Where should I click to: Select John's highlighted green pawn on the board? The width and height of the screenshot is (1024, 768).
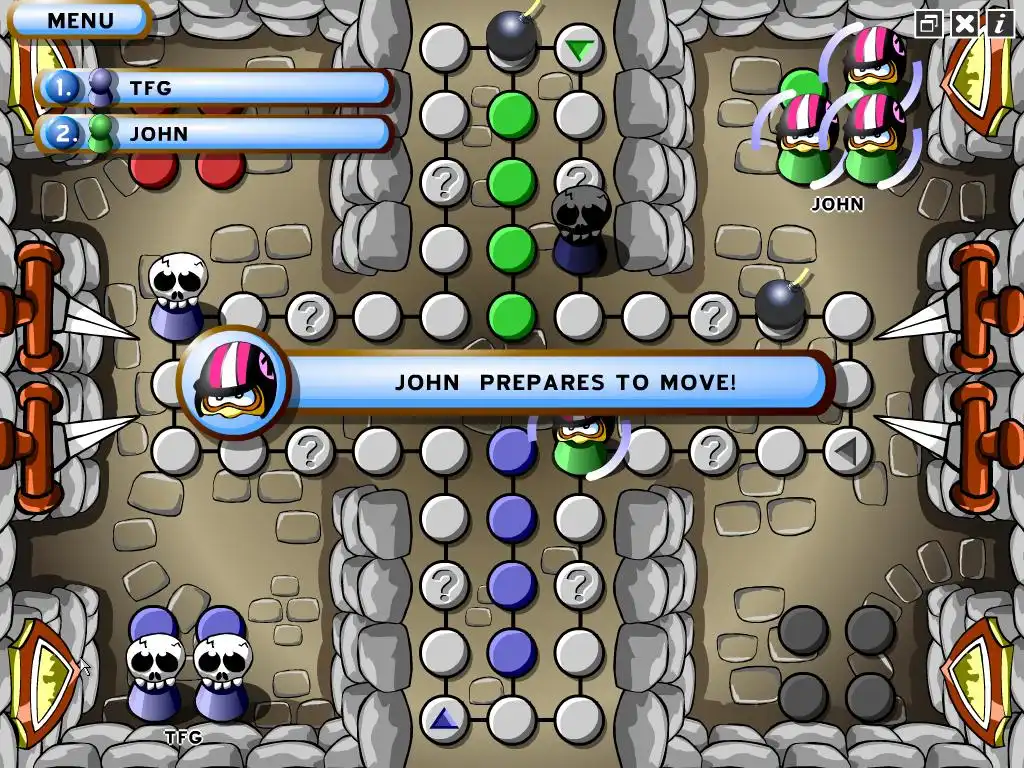point(578,442)
